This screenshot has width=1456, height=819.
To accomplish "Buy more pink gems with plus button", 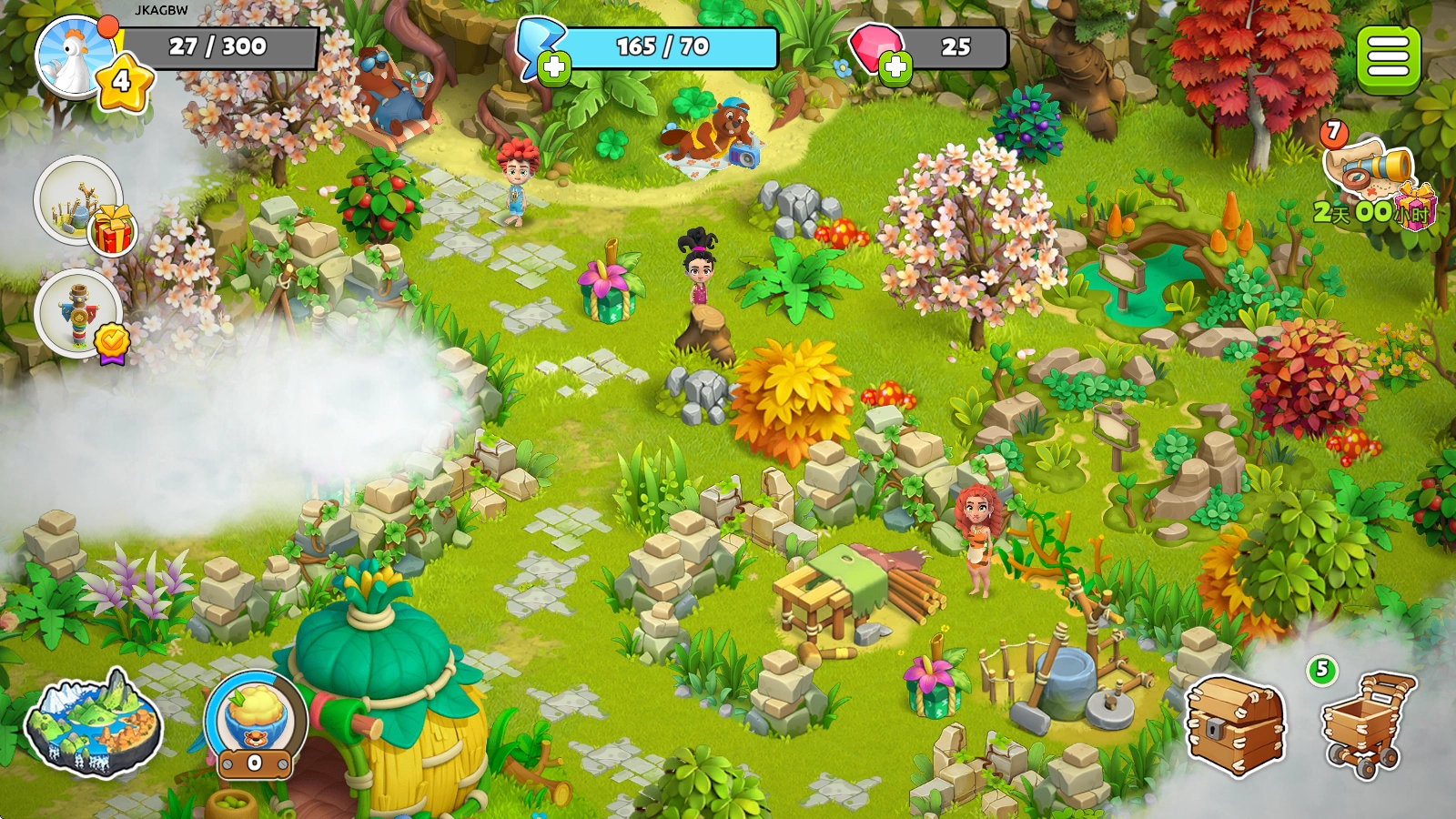I will coord(895,67).
